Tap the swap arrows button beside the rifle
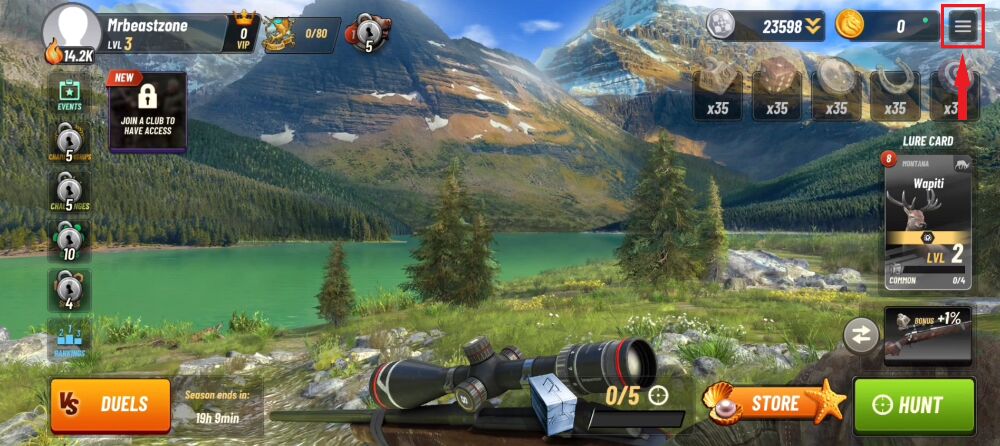Viewport: 1000px width, 446px height. pyautogui.click(x=860, y=334)
